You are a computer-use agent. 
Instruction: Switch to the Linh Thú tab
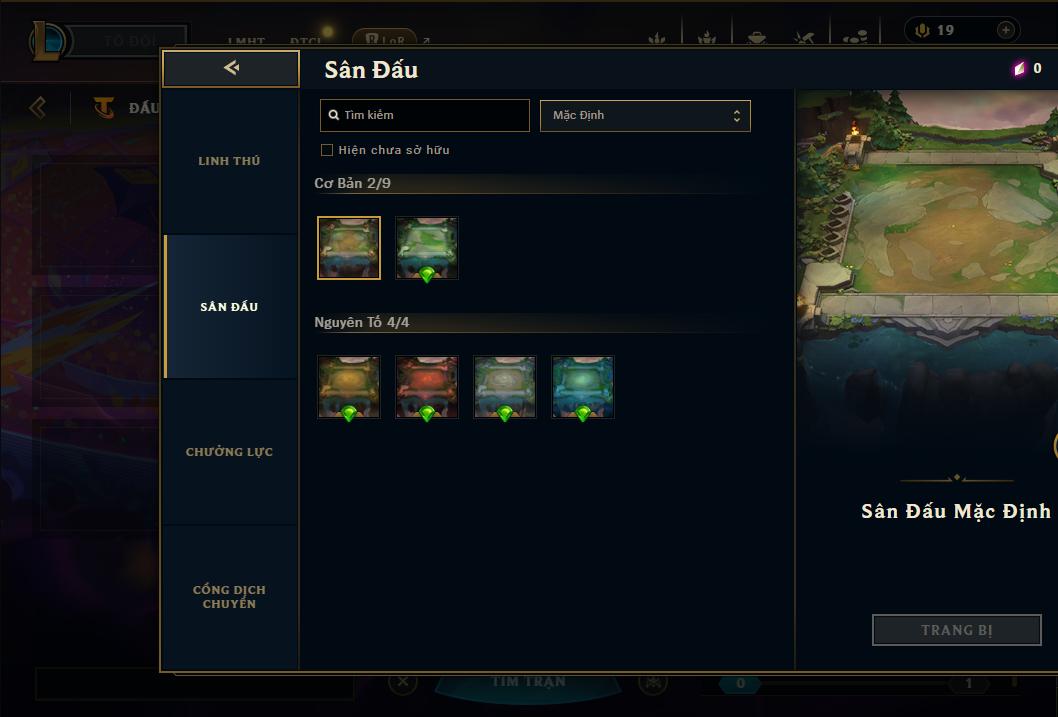(229, 161)
